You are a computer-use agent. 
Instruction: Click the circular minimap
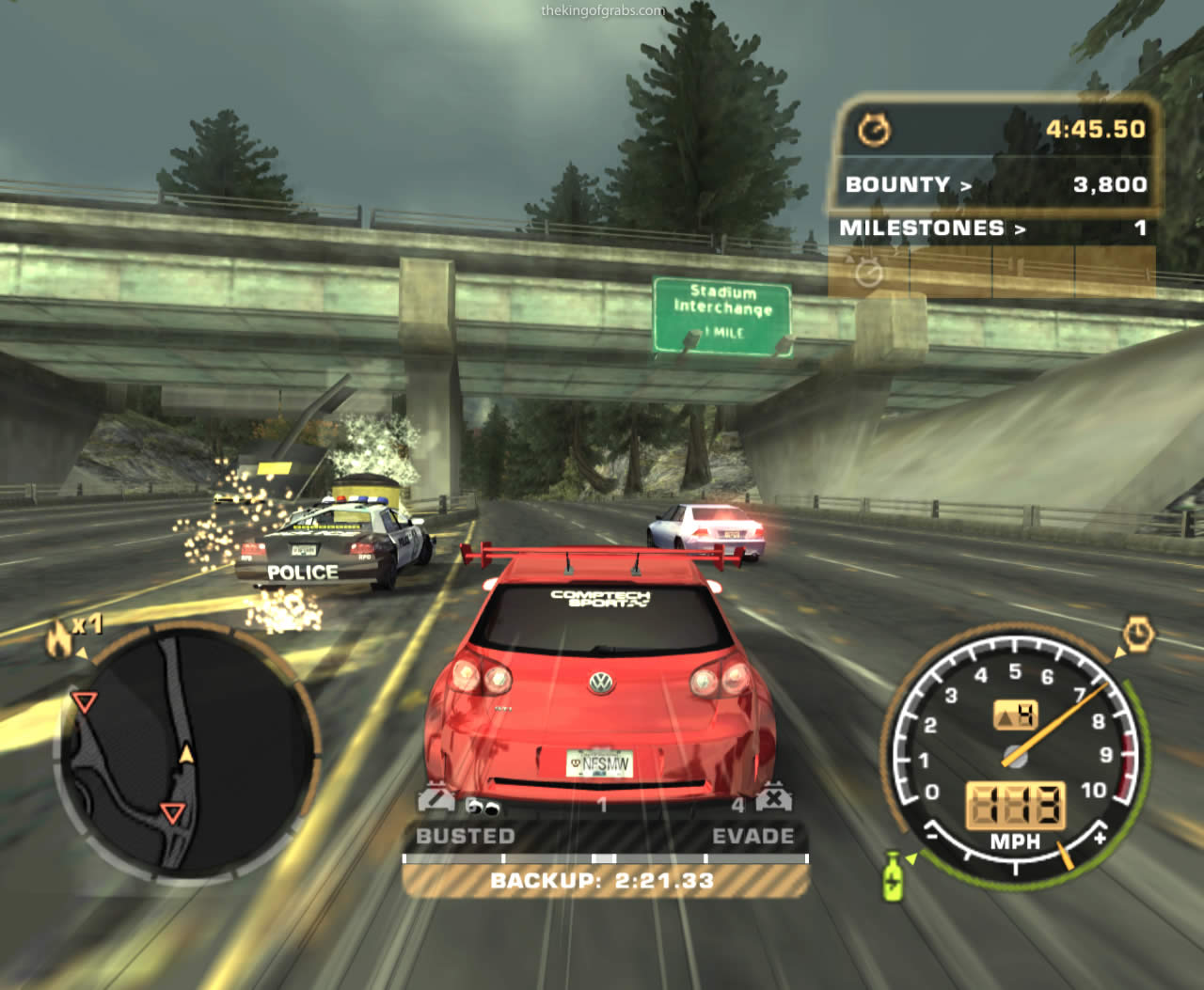click(x=186, y=750)
